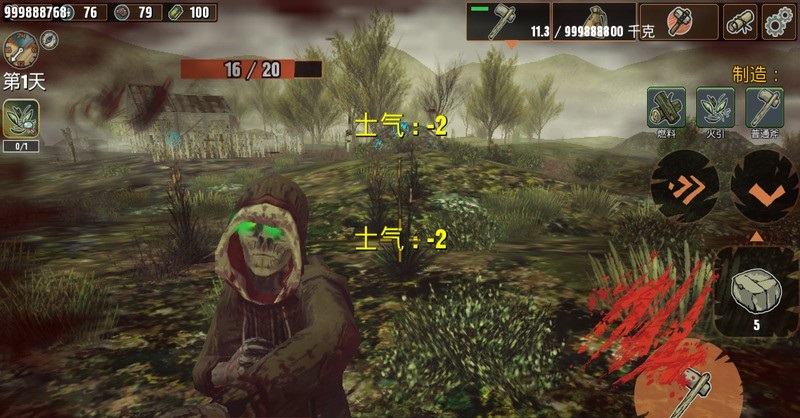Craft the 火引 tinder item

tap(714, 107)
